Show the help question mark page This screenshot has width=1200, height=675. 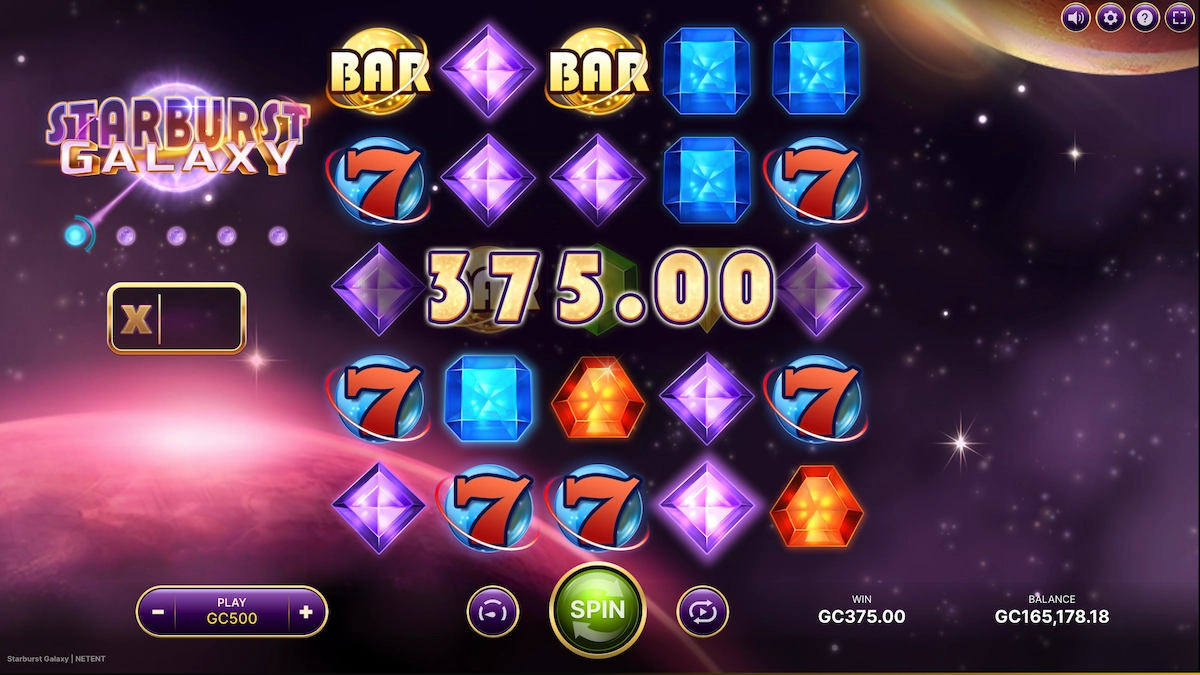1144,17
